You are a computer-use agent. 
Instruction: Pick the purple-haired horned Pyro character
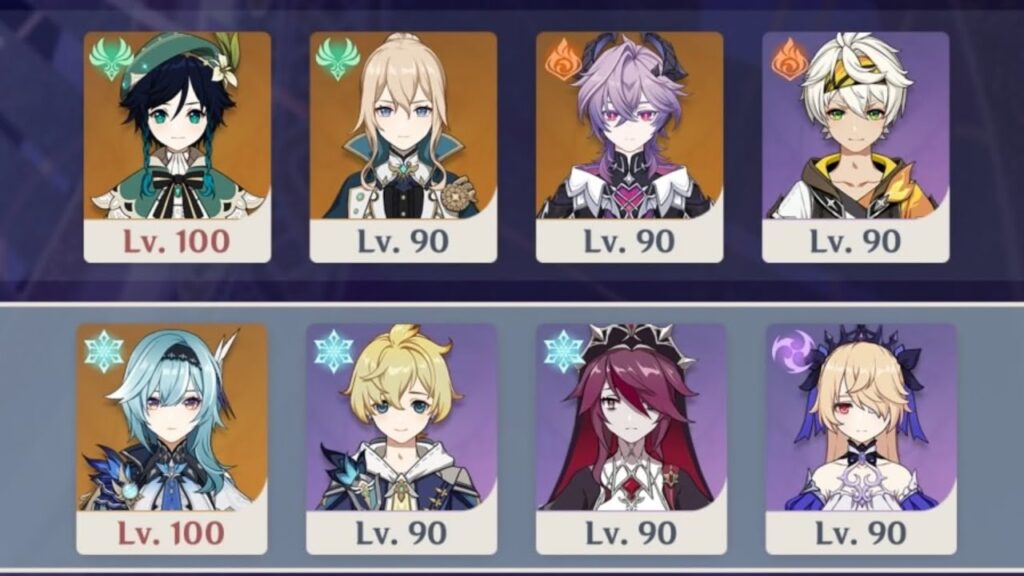tap(629, 146)
